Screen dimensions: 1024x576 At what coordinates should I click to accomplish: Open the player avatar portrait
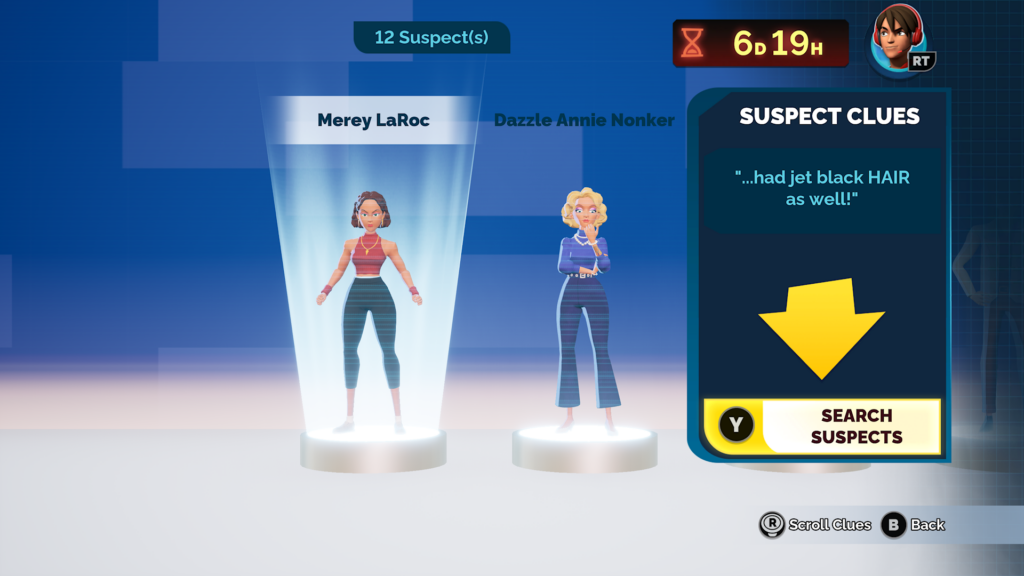click(898, 40)
